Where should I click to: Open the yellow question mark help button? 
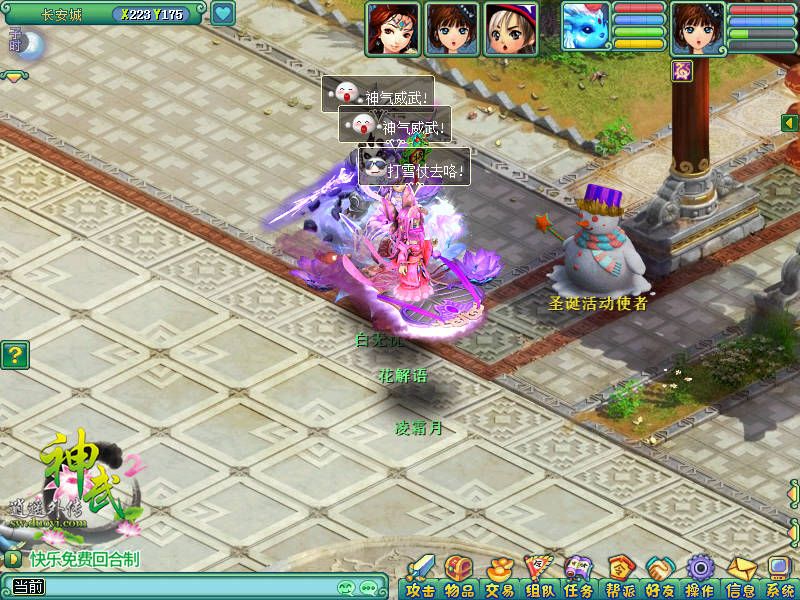click(x=13, y=354)
